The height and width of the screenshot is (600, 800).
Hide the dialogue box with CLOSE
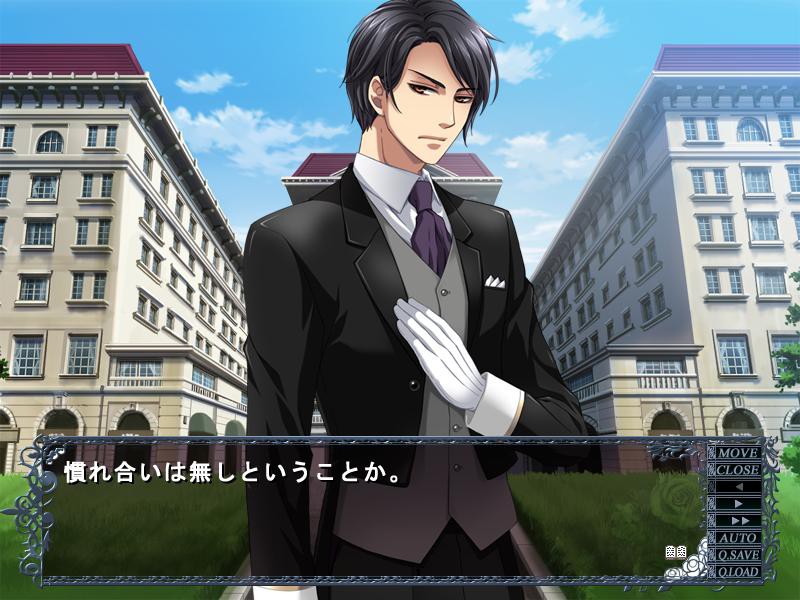[737, 469]
